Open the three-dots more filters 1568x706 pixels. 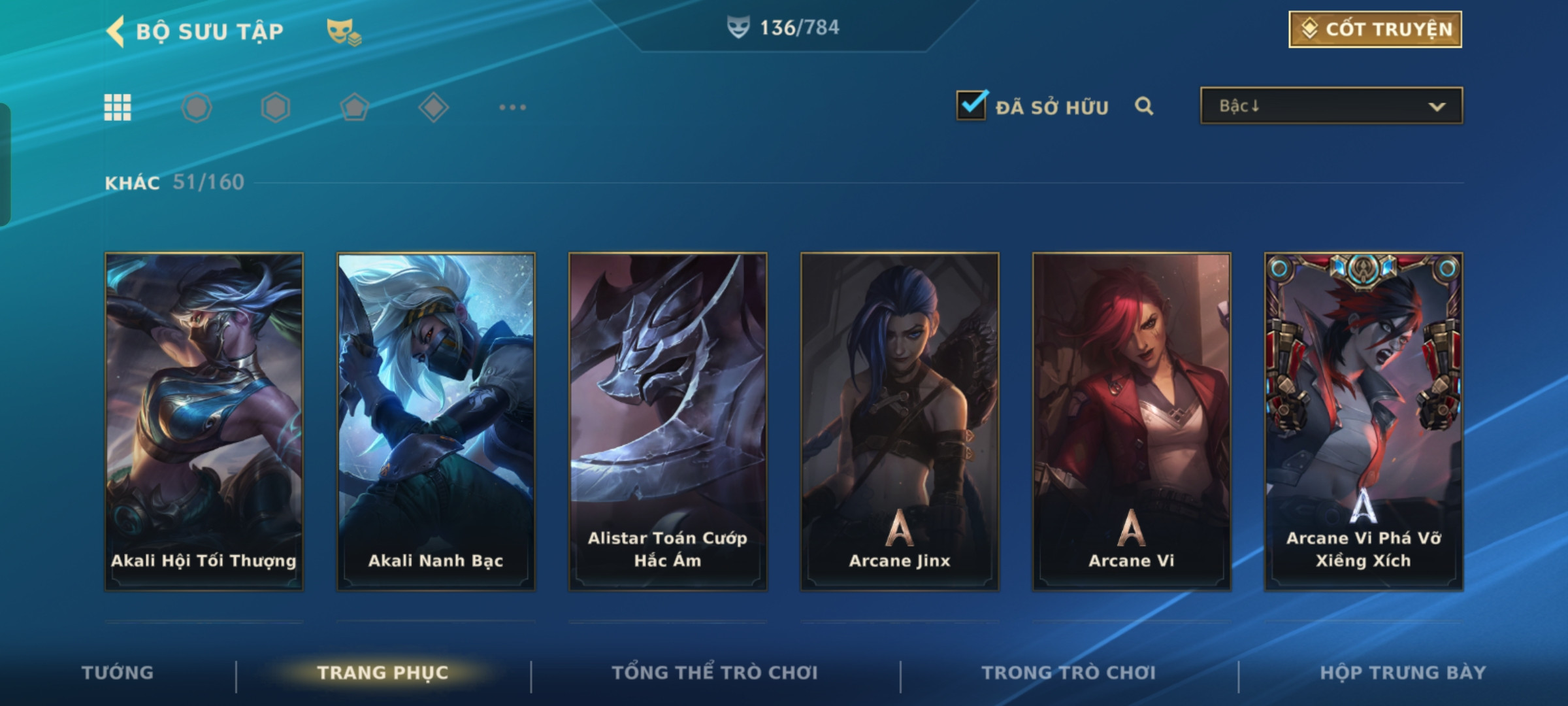(x=512, y=107)
